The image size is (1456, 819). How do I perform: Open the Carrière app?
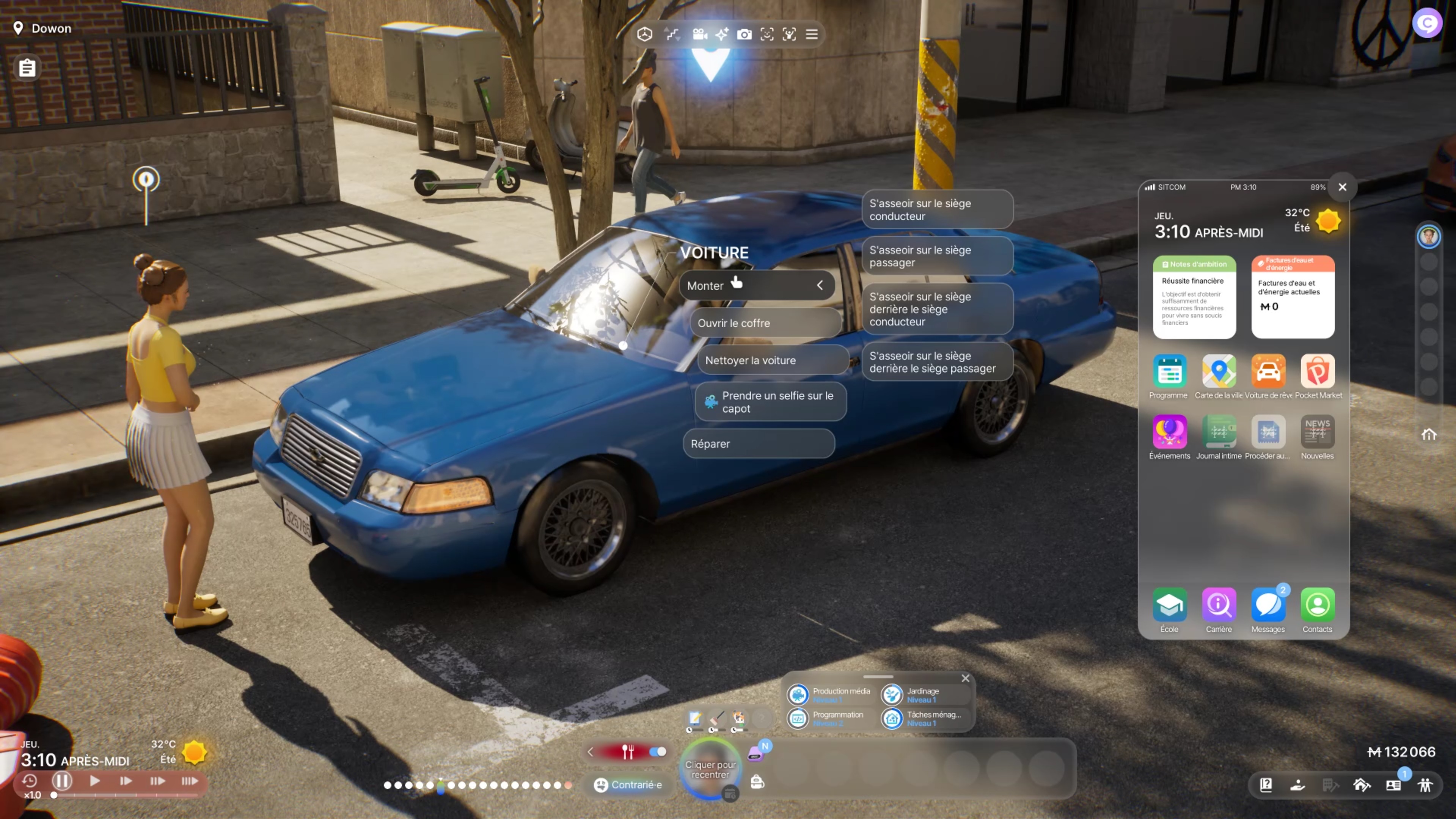coord(1219,605)
